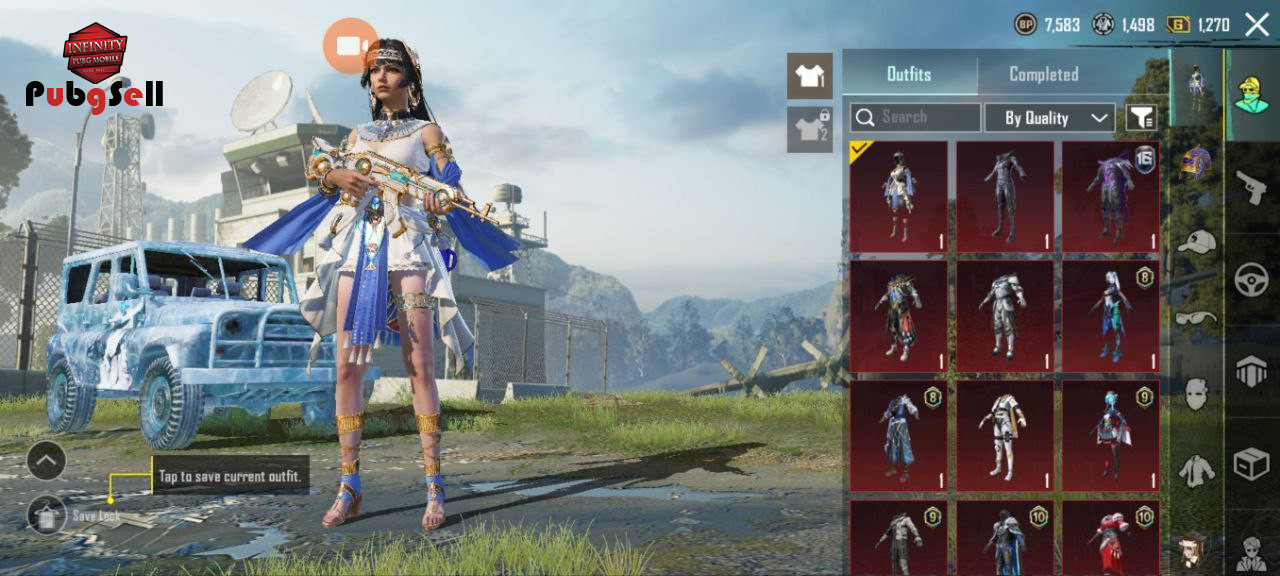Open the By Quality sort dropdown
The height and width of the screenshot is (576, 1280).
point(1049,118)
